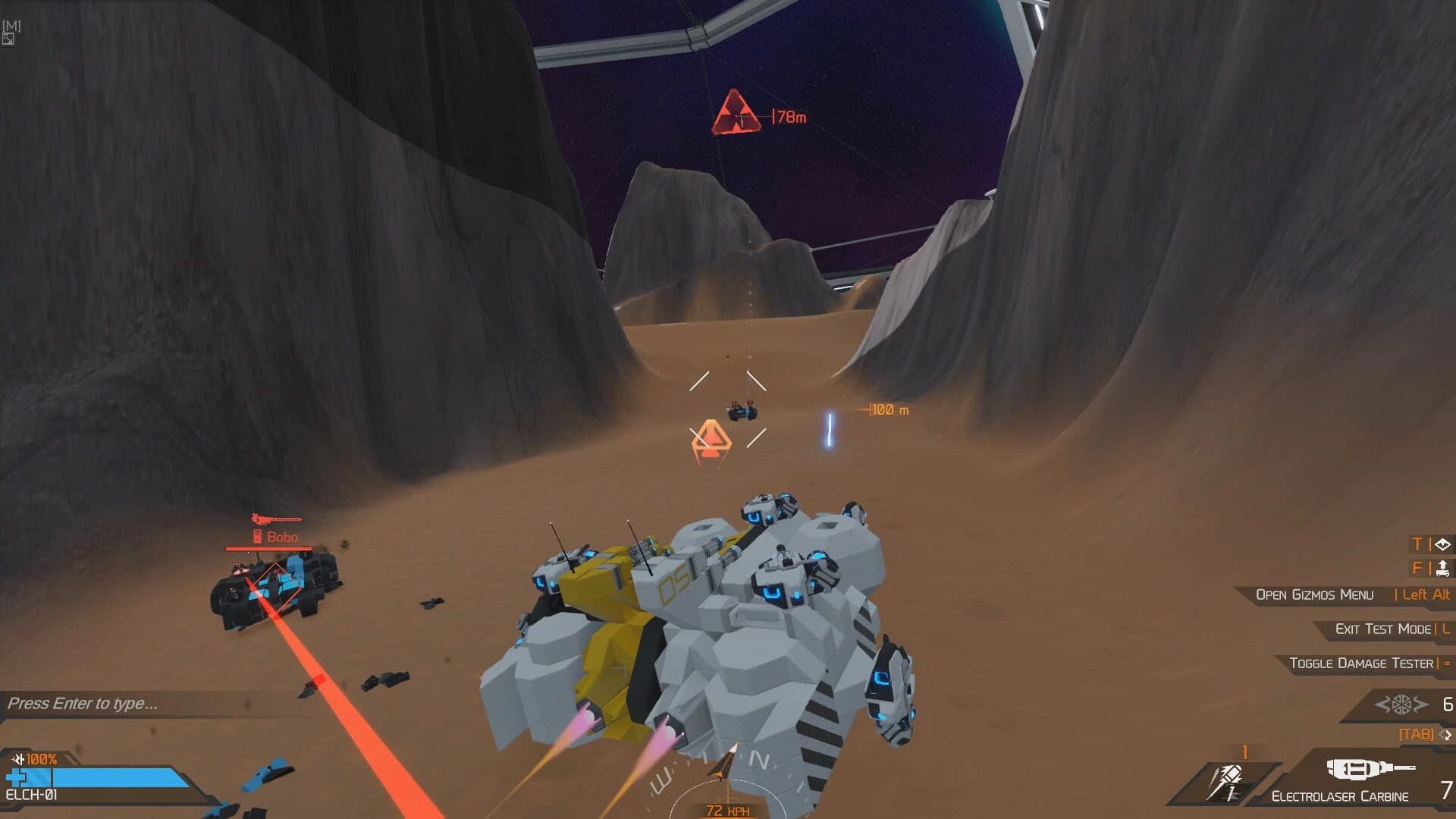The image size is (1456, 819).
Task: Click the self-righting robot icon beside F
Action: pos(1442,567)
